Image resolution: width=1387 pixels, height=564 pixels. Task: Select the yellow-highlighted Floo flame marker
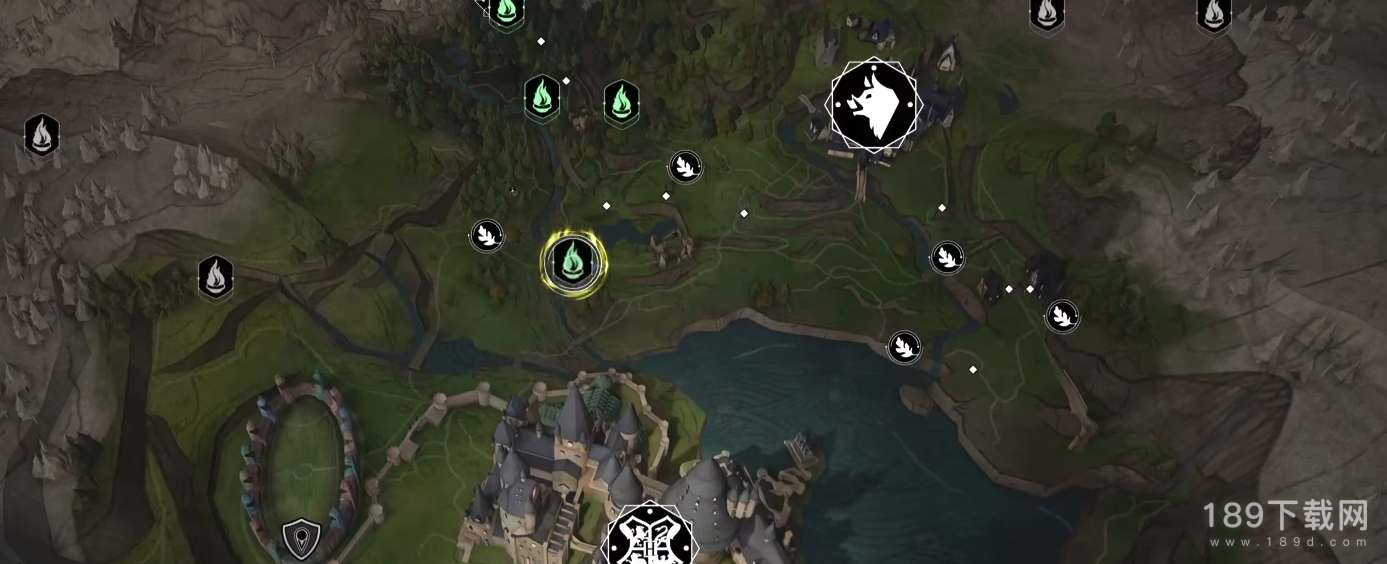point(572,262)
